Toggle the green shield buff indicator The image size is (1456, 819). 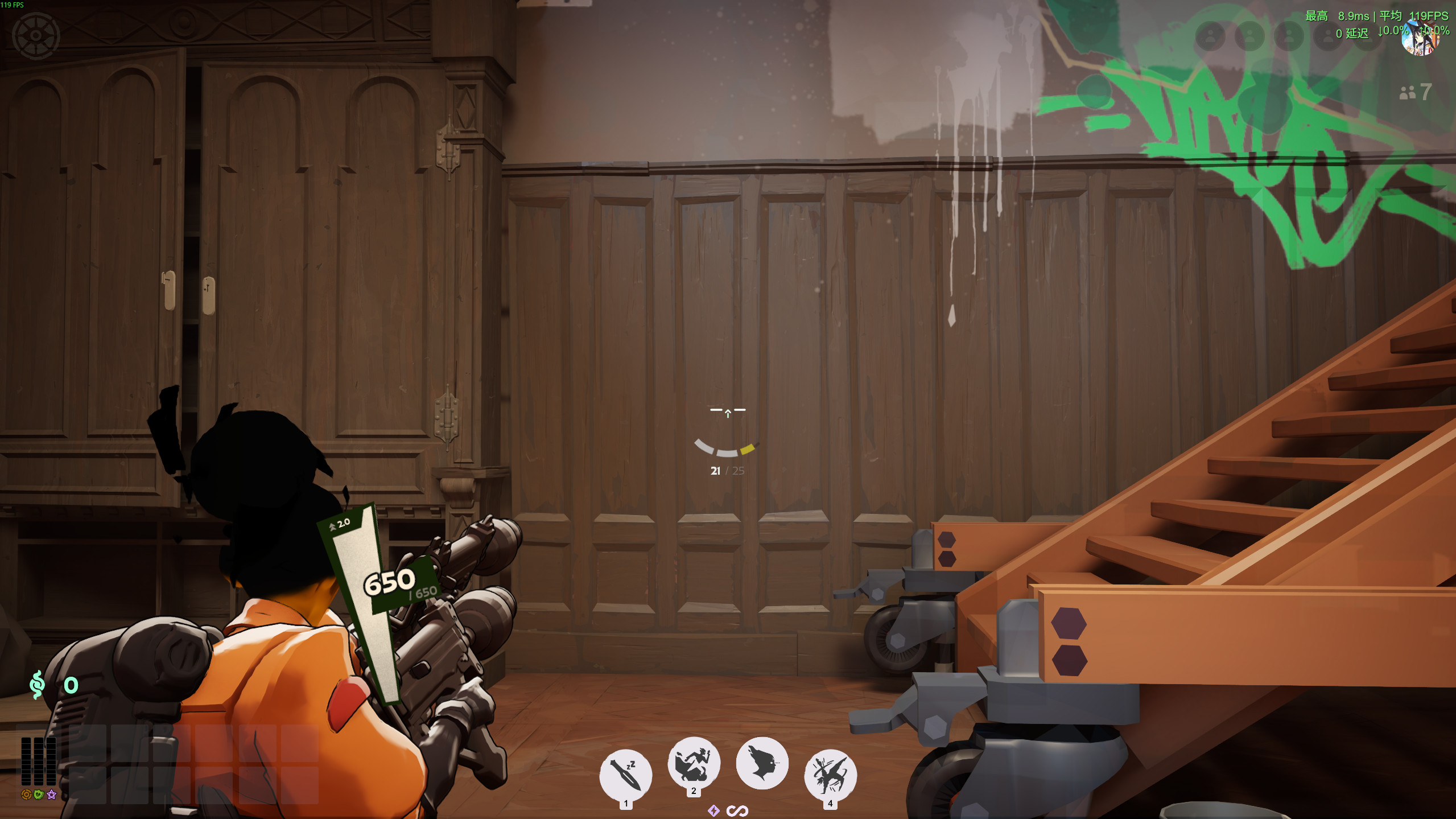pos(39,795)
